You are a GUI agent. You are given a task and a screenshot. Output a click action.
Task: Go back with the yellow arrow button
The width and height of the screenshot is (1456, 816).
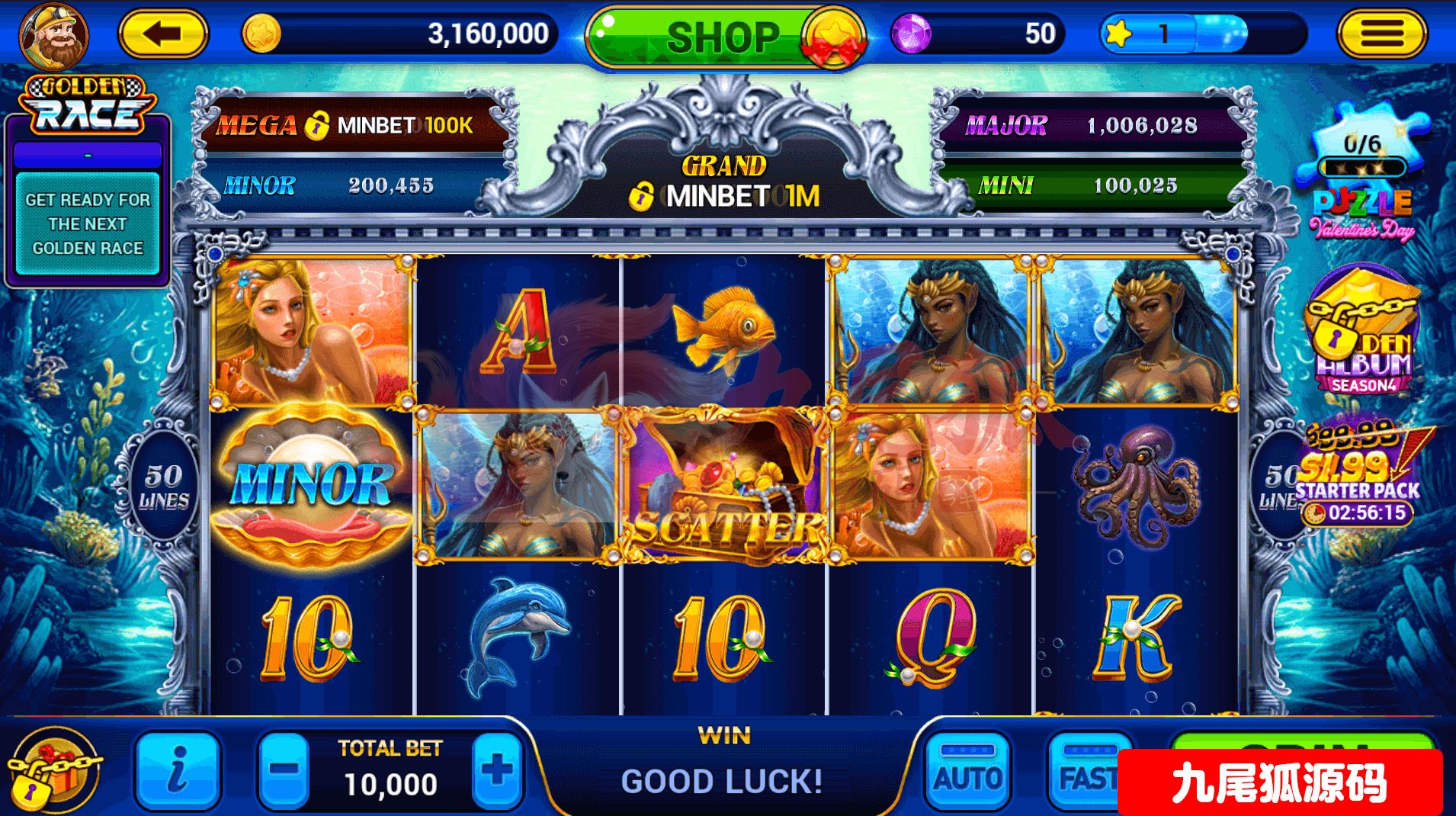click(163, 34)
